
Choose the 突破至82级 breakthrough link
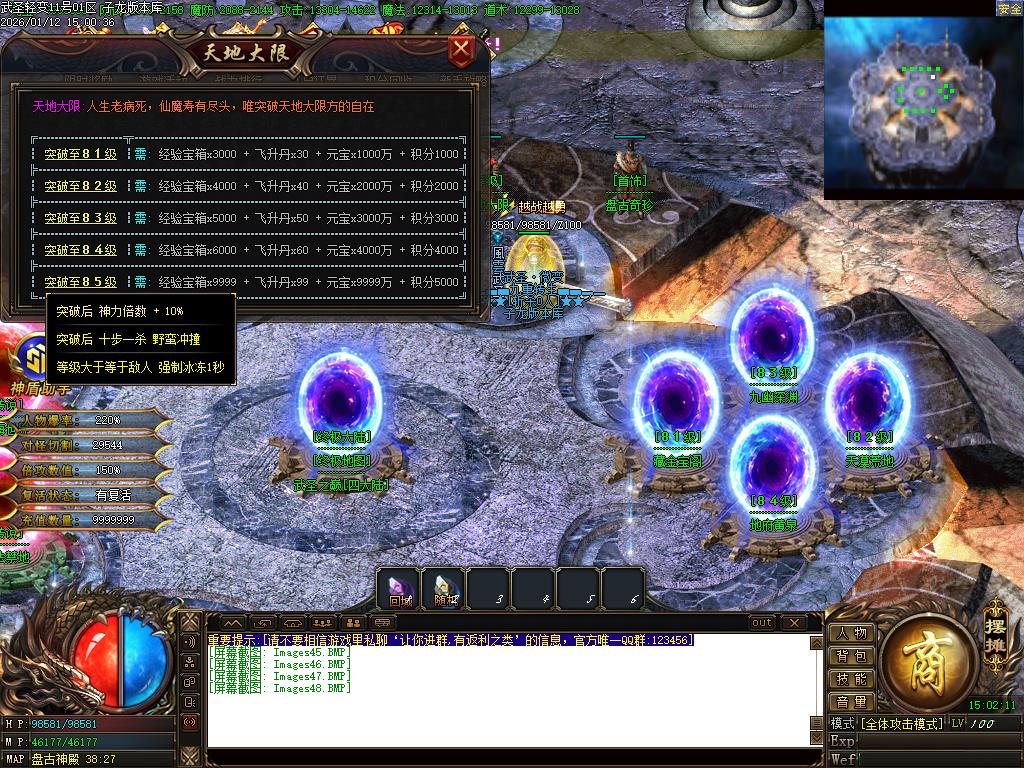pyautogui.click(x=80, y=186)
